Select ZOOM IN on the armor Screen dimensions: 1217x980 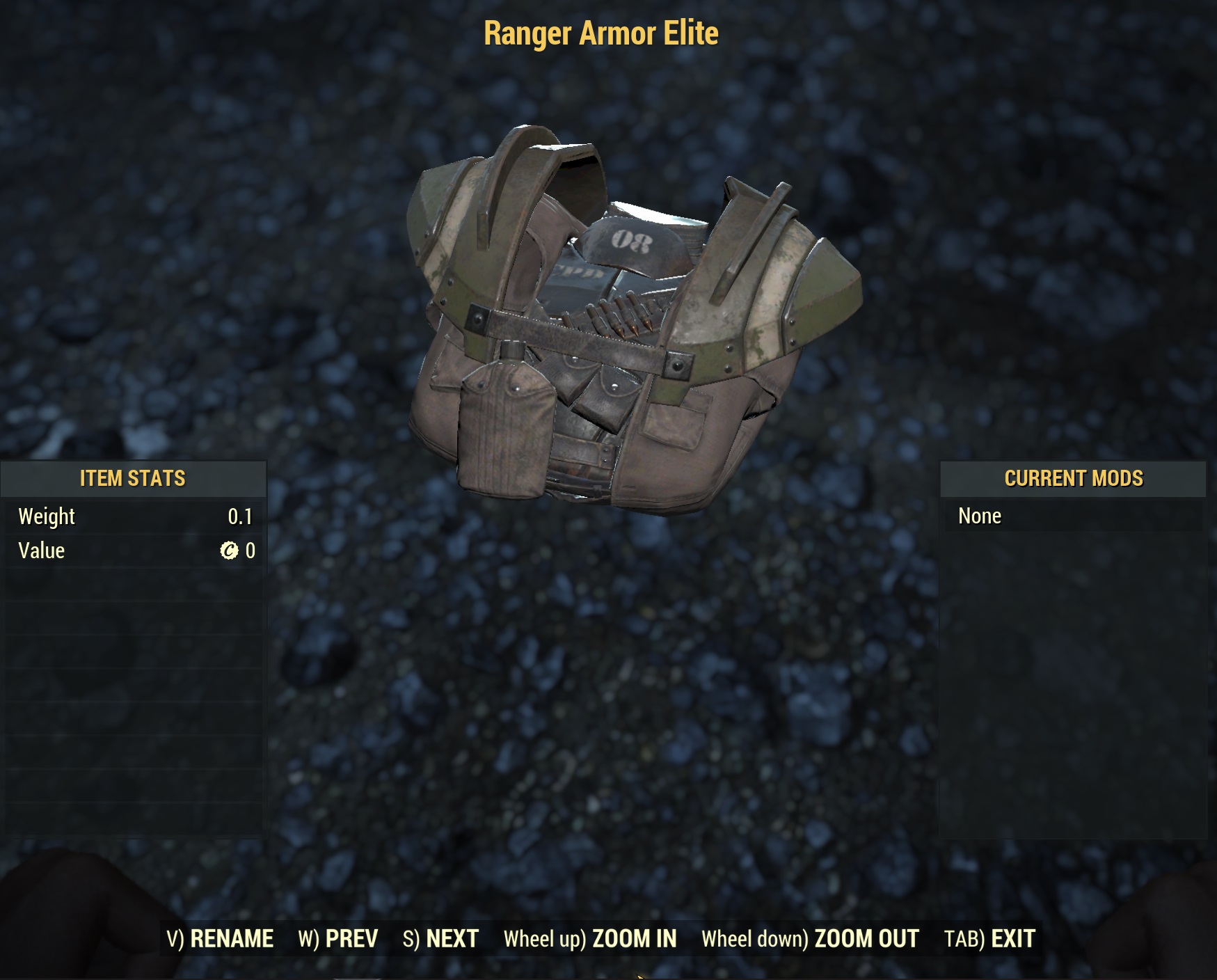point(590,939)
